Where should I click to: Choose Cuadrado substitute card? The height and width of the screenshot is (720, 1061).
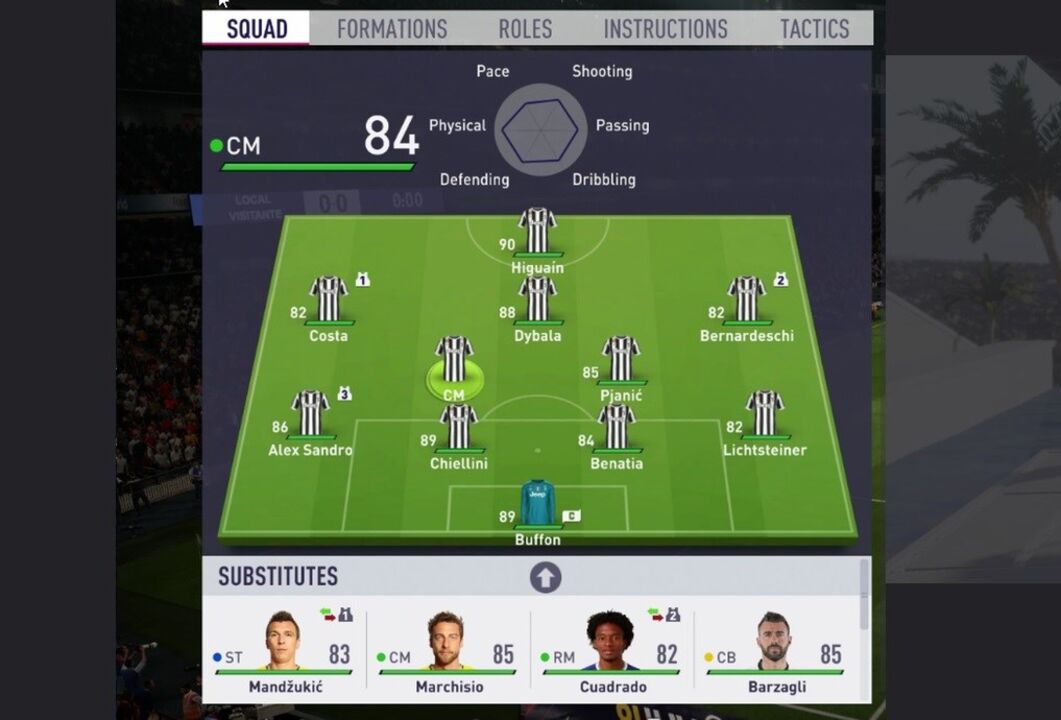click(612, 650)
